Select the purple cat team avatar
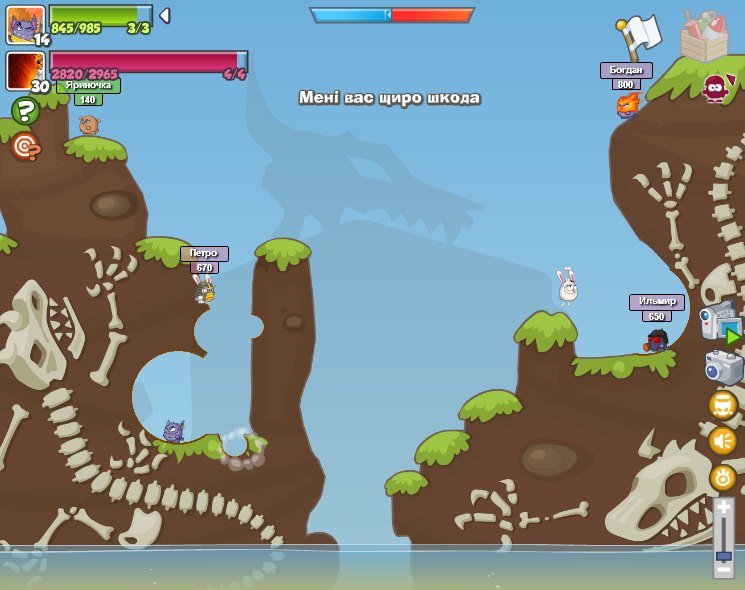Viewport: 745px width, 590px height. [24, 23]
